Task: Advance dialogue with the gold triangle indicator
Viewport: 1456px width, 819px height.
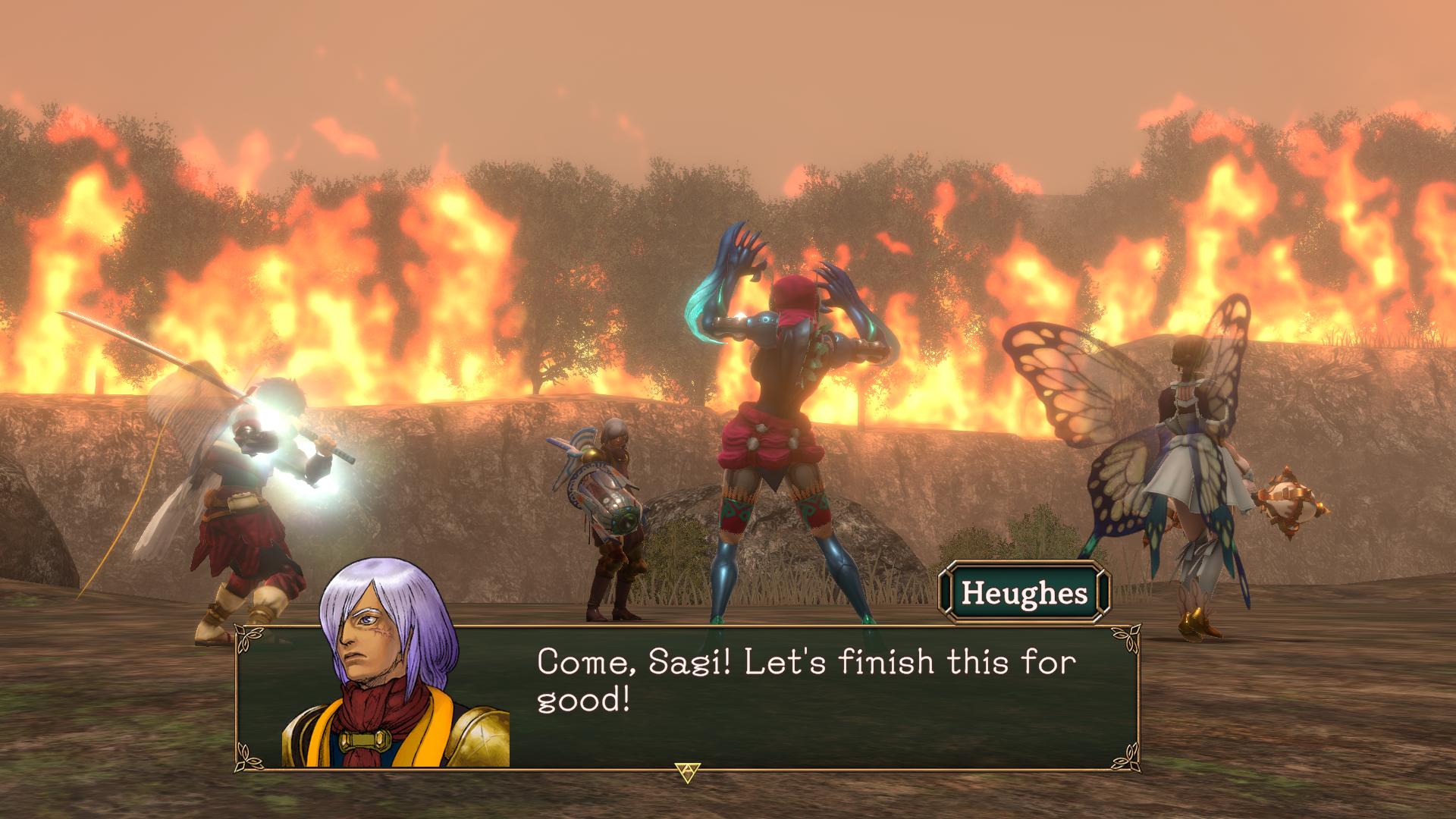Action: [686, 772]
